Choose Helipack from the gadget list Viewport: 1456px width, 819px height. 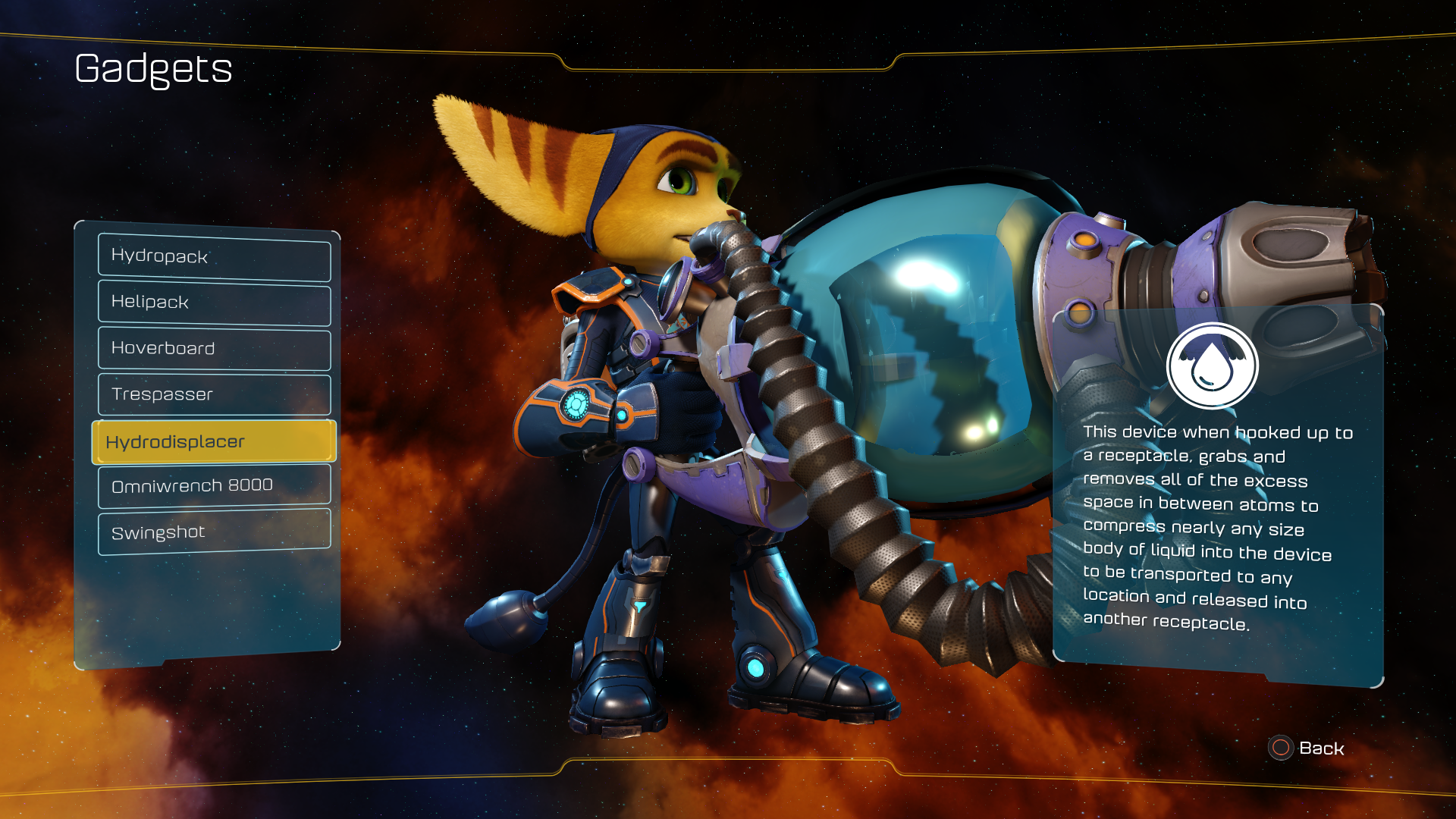214,303
